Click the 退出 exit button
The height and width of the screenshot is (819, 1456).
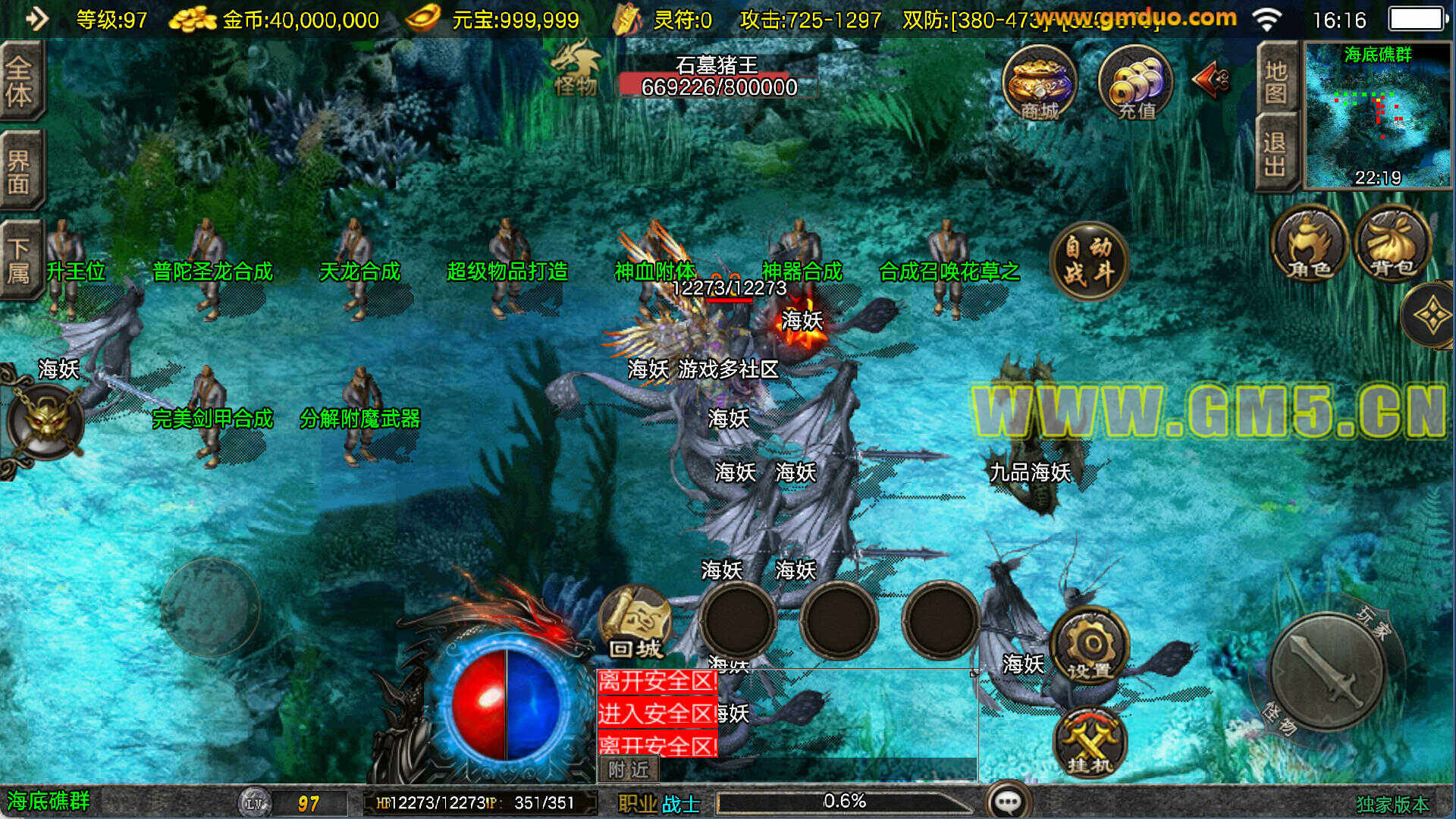click(1276, 153)
